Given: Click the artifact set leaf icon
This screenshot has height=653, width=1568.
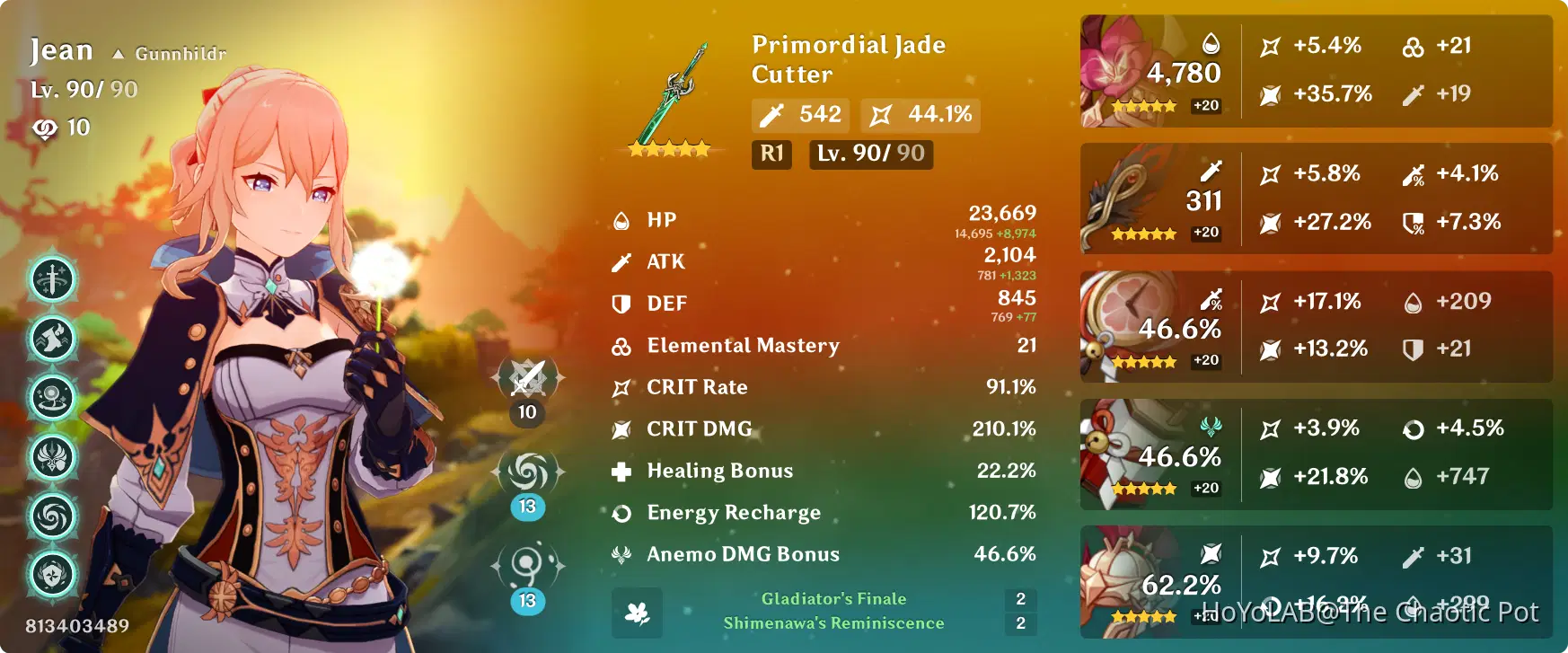Looking at the screenshot, I should coord(637,613).
